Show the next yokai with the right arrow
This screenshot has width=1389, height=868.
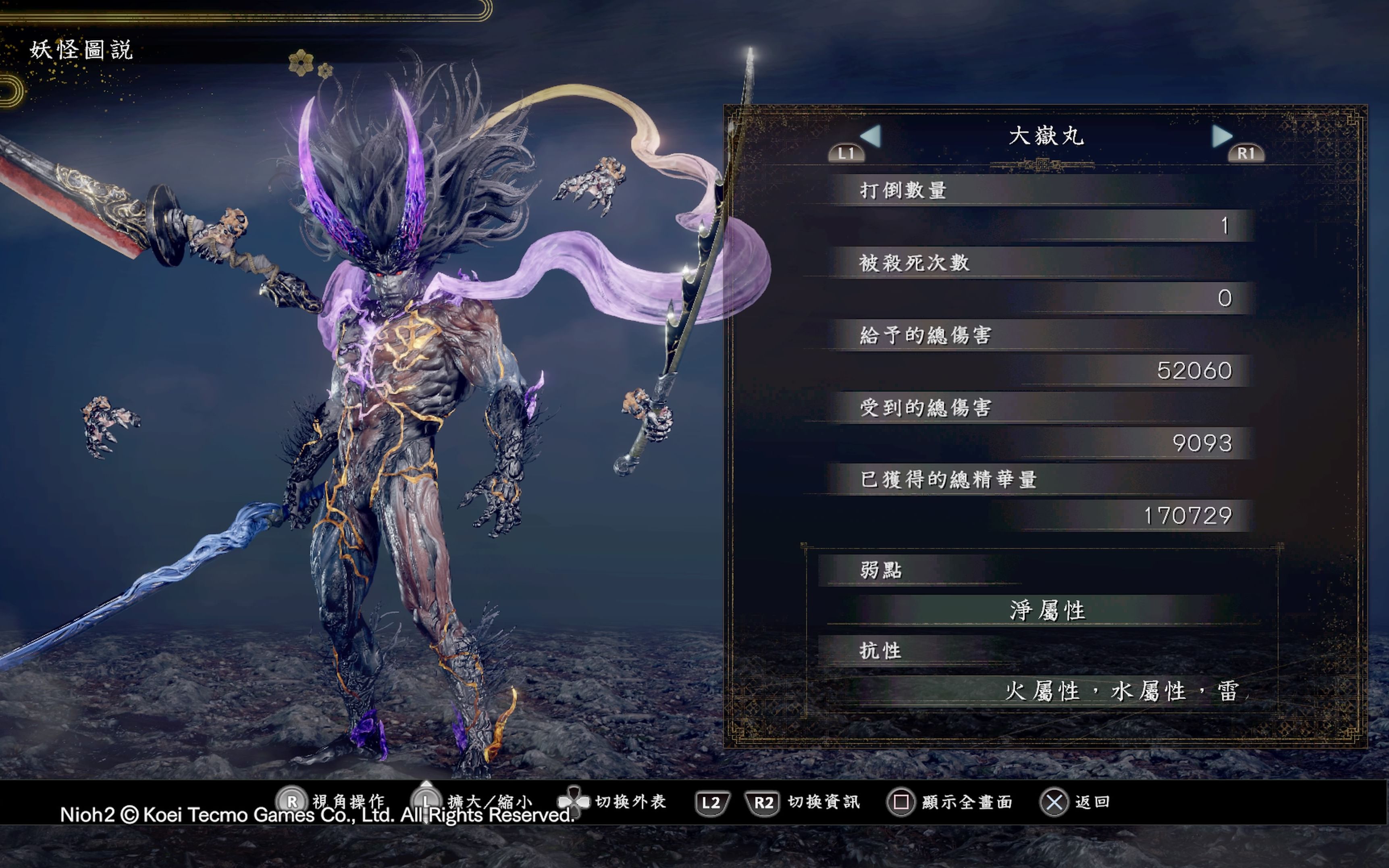click(x=1221, y=137)
